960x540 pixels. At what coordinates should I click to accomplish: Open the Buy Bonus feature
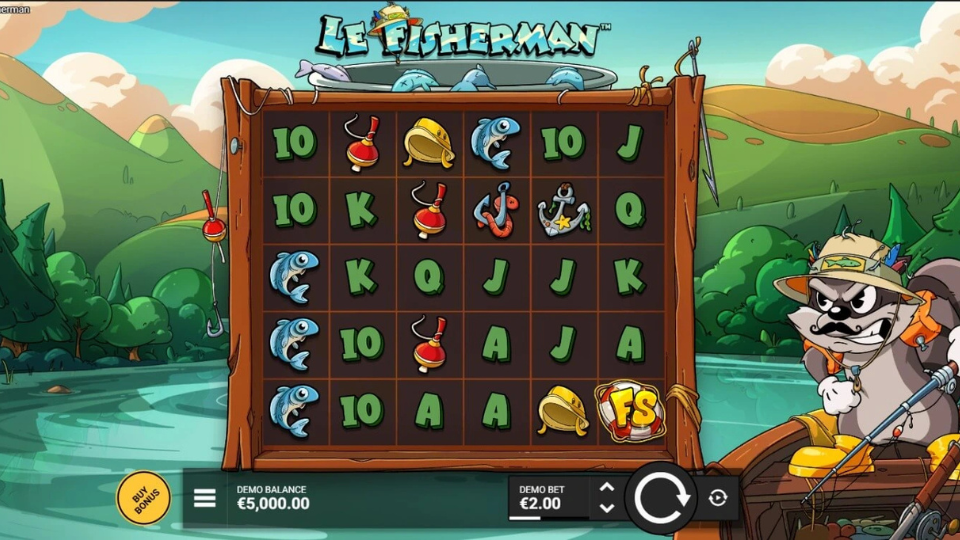click(x=143, y=497)
